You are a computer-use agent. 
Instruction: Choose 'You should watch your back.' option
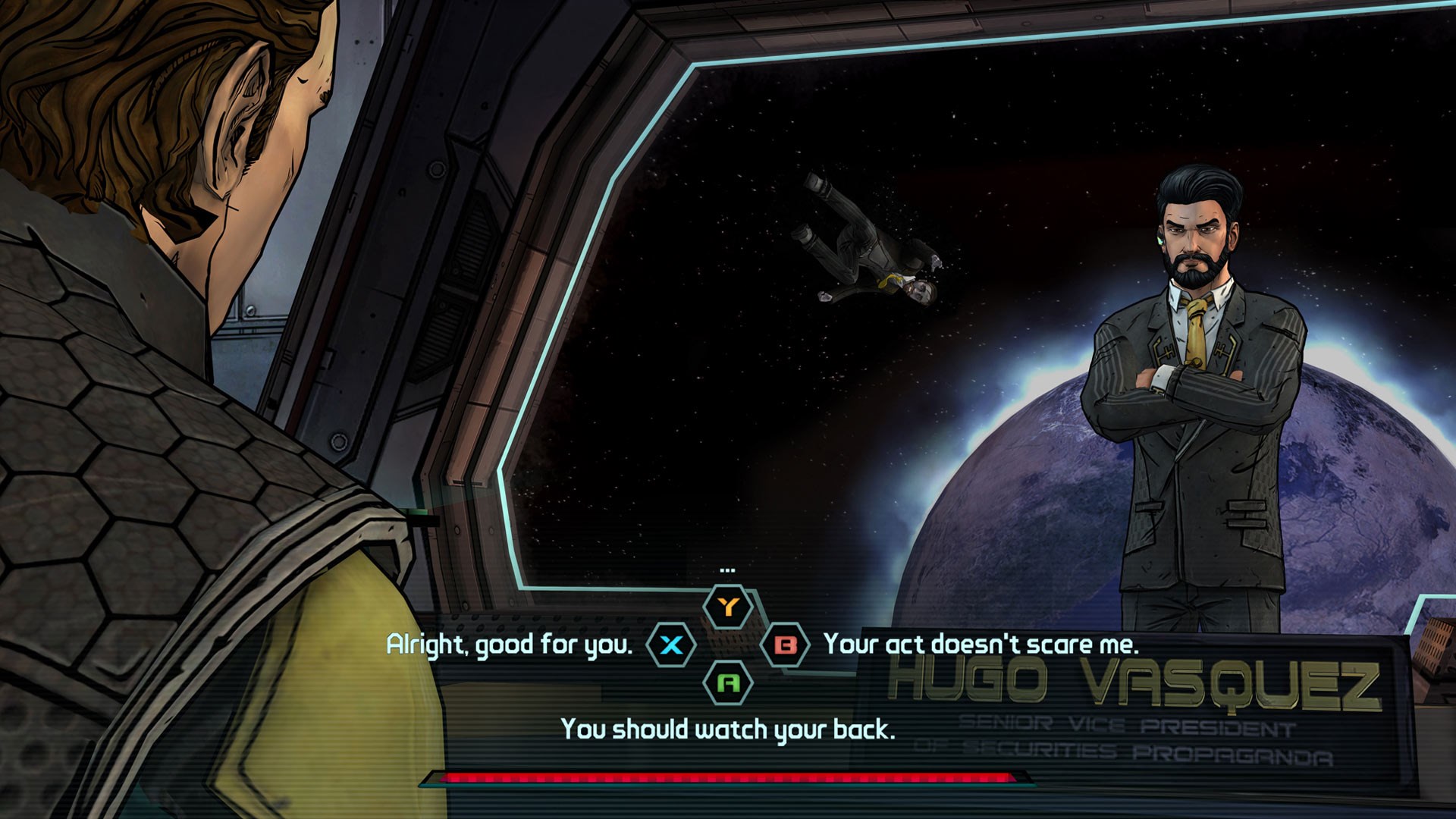click(728, 730)
